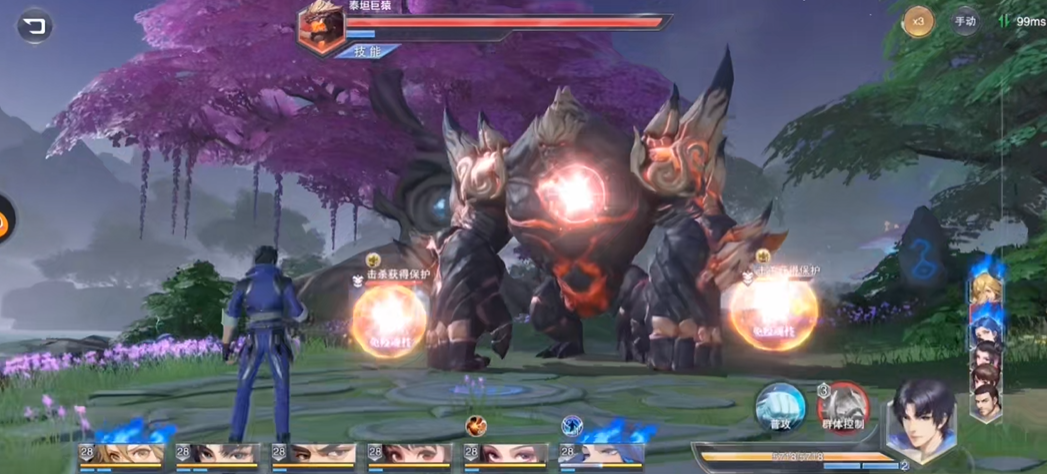The width and height of the screenshot is (1047, 474).
Task: Tap the orange buff icon above the party bar
Action: point(475,426)
